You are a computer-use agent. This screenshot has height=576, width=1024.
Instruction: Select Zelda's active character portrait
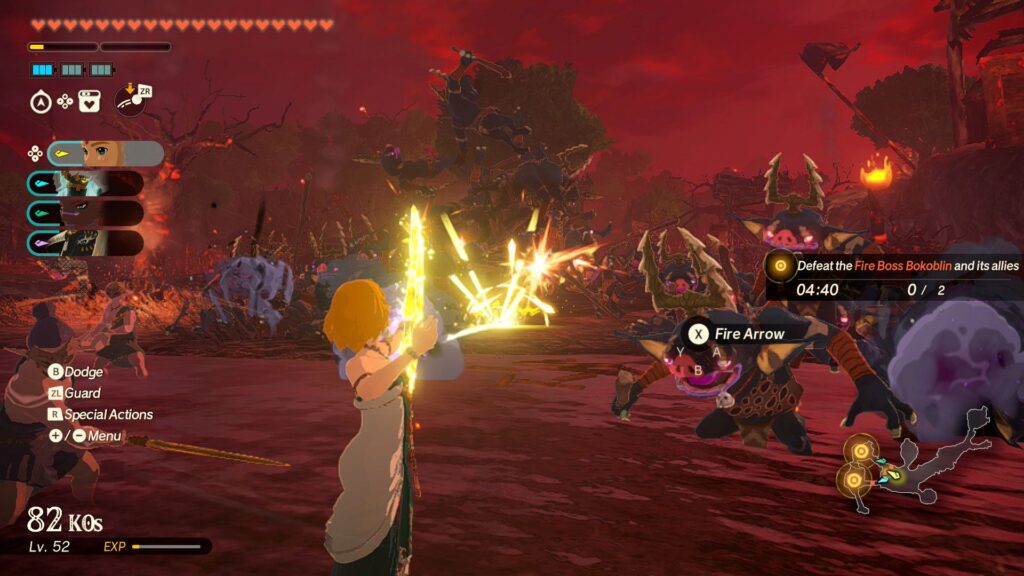coord(105,153)
